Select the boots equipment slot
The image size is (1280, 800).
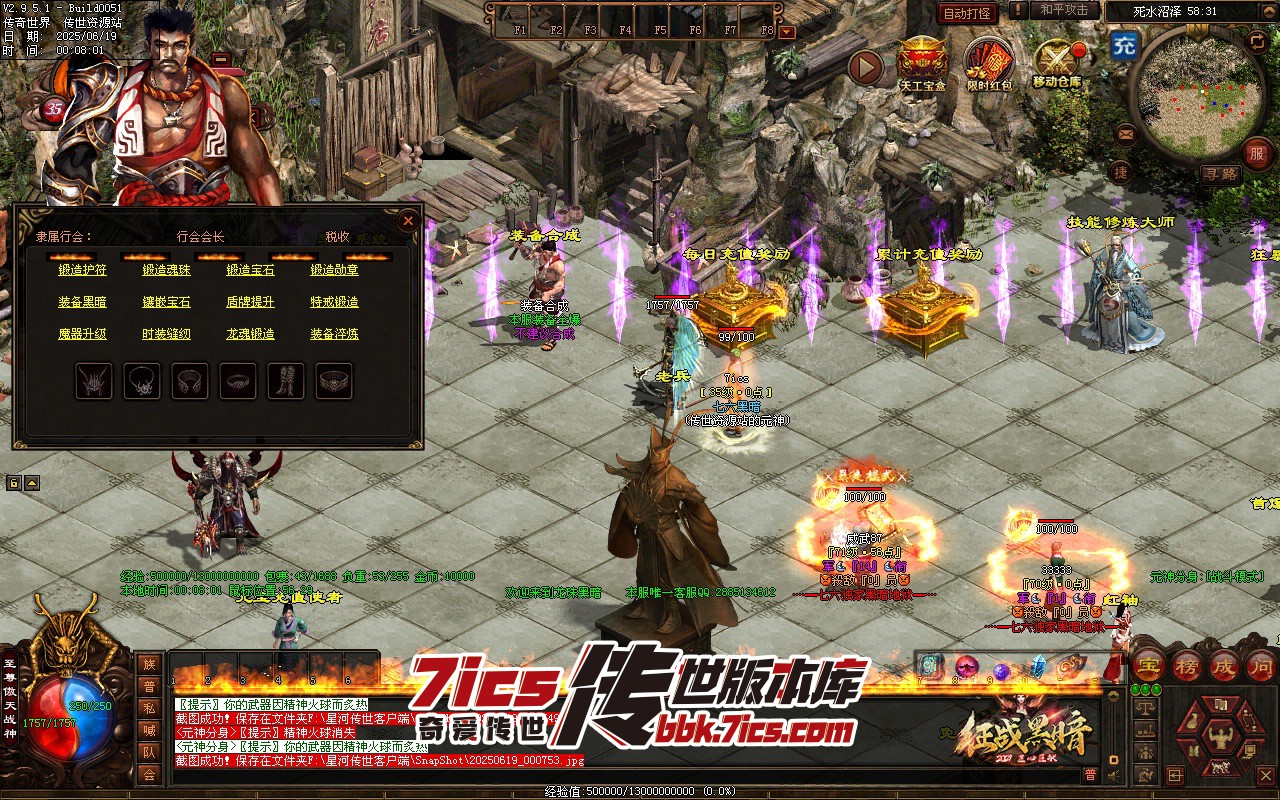pos(286,381)
